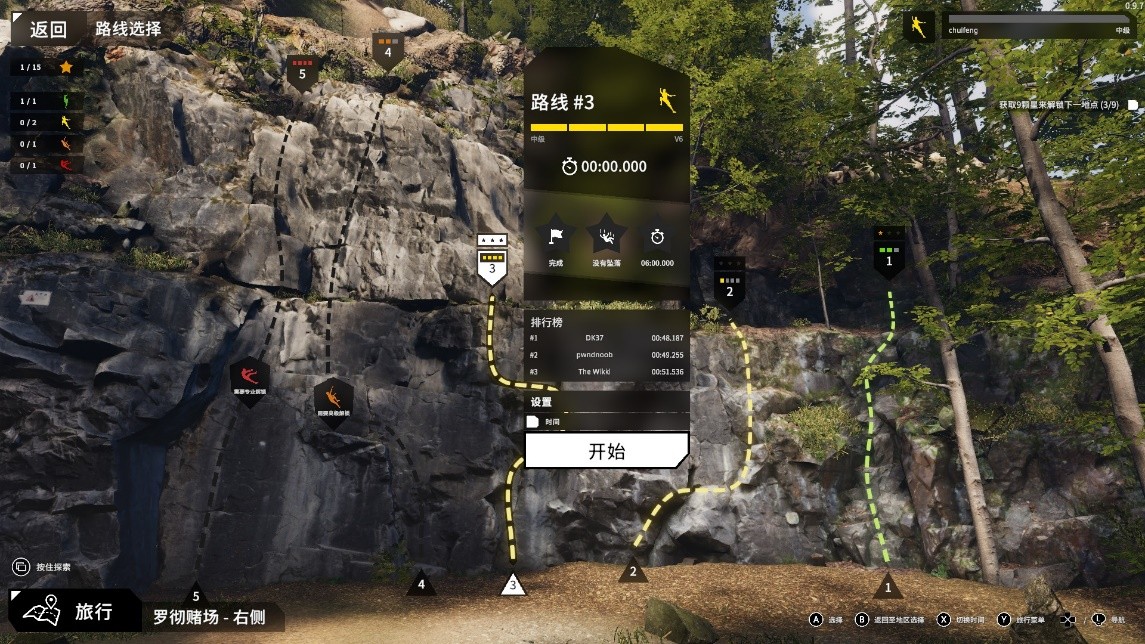Select the route 1 badge with green bars
This screenshot has width=1145, height=644.
pyautogui.click(x=888, y=254)
